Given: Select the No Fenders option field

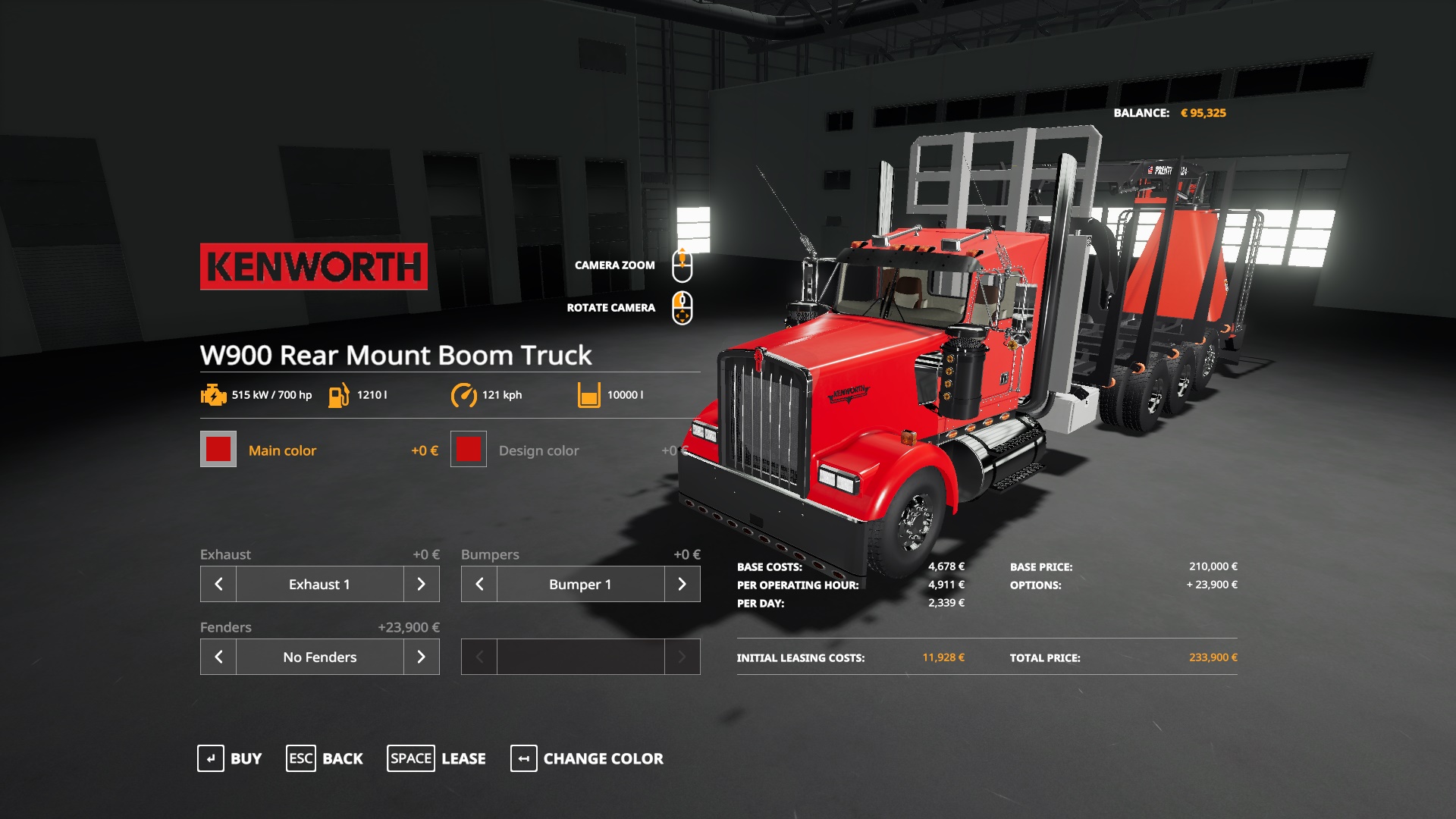Looking at the screenshot, I should coord(319,657).
